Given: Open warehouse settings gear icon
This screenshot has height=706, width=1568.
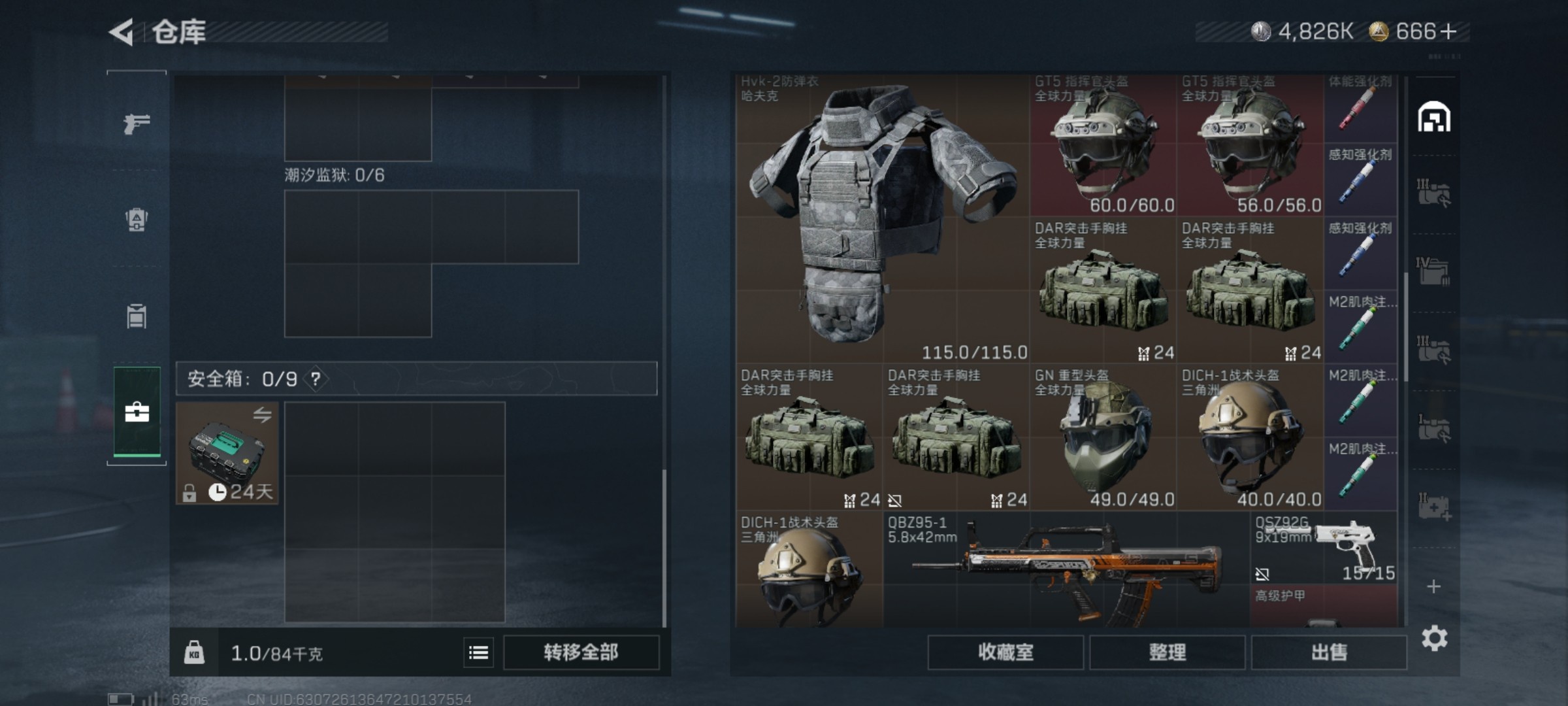Looking at the screenshot, I should pos(1434,639).
